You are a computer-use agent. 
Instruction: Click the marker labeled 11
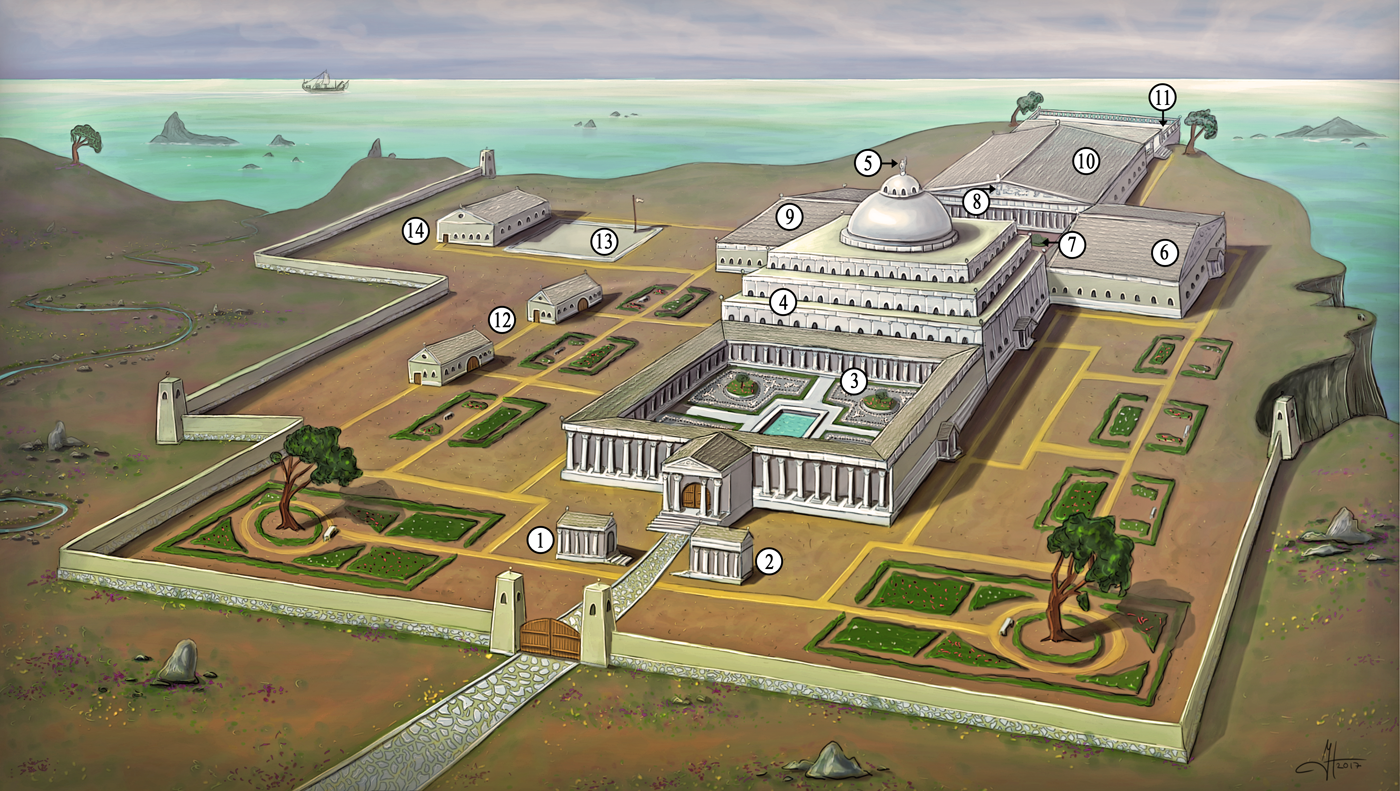(1162, 98)
